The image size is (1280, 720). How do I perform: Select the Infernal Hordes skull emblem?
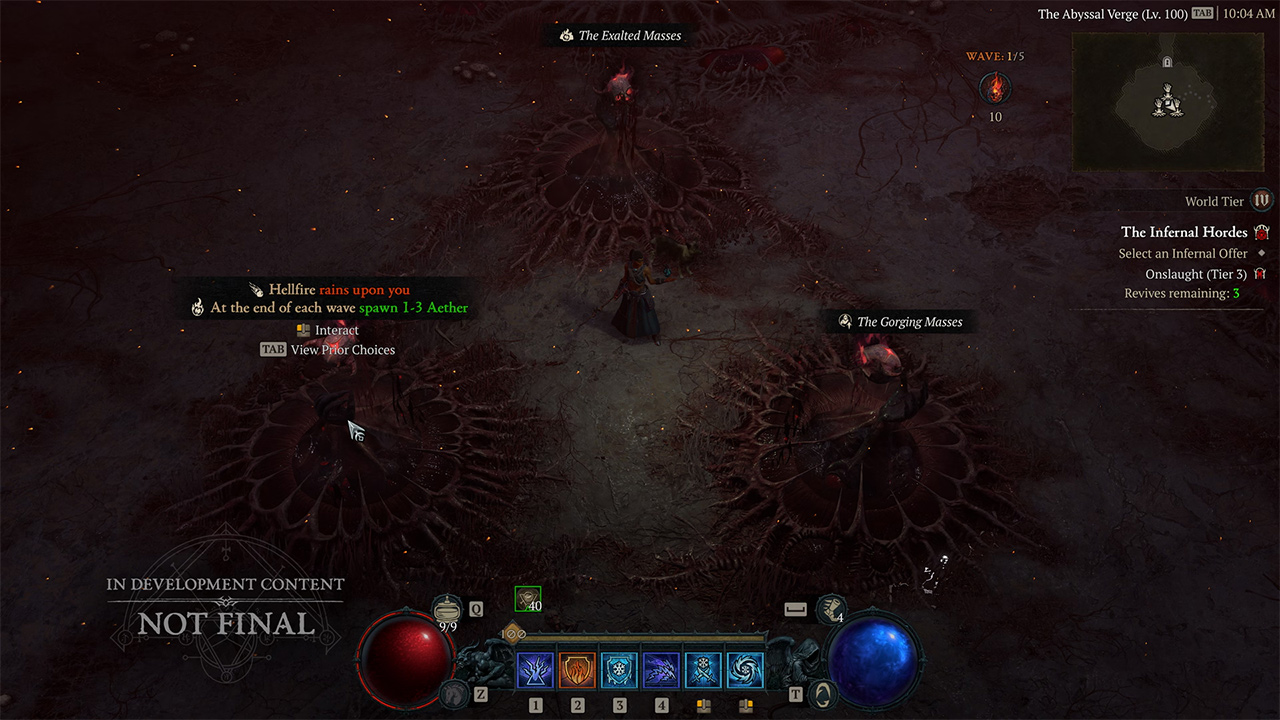click(x=1263, y=231)
